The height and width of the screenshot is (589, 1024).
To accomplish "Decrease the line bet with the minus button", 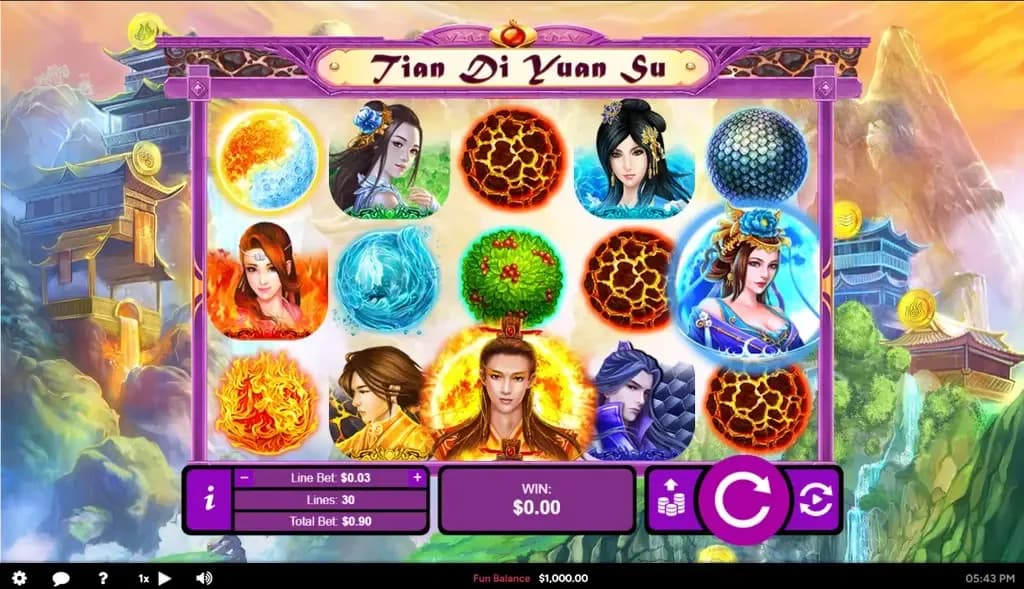I will (x=245, y=478).
